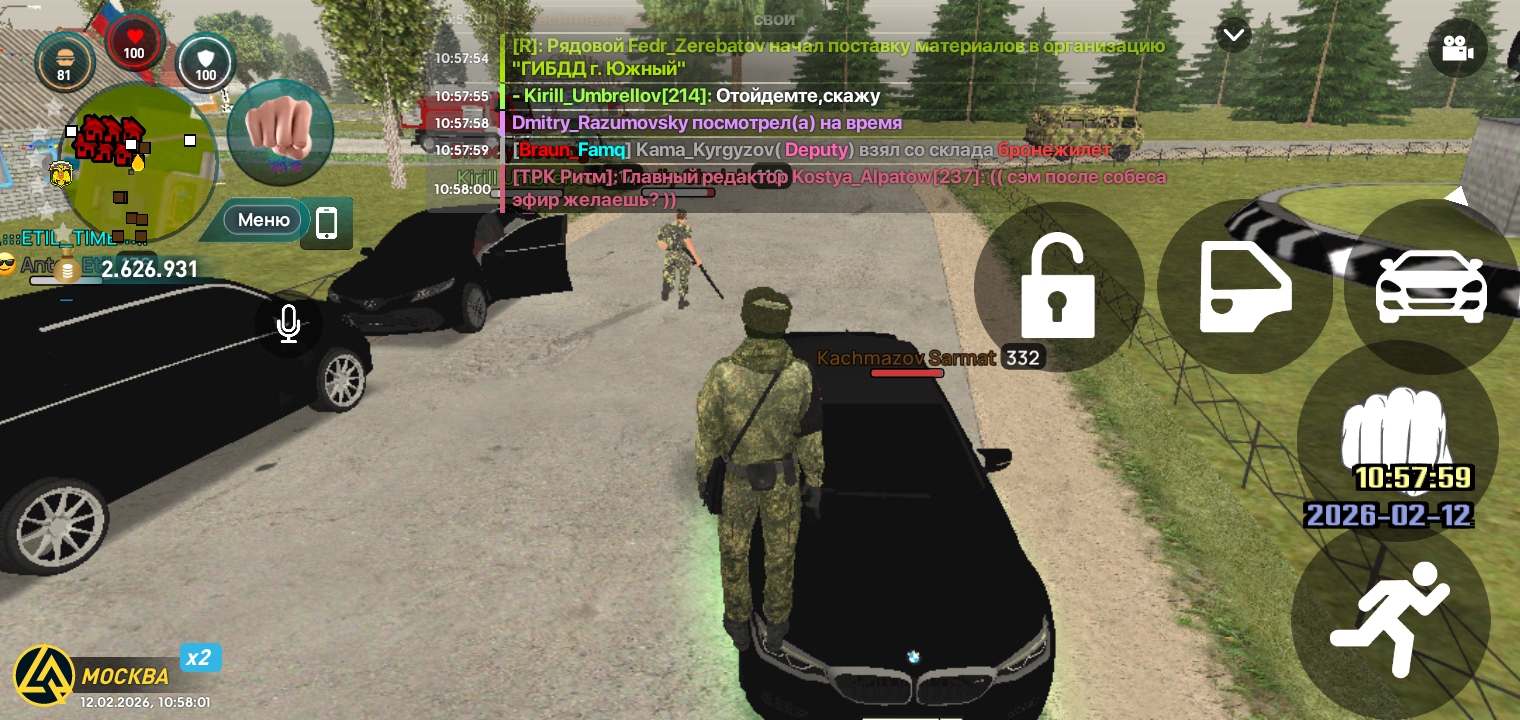The height and width of the screenshot is (720, 1520).
Task: Tap the x2 bonus badge
Action: (x=198, y=657)
